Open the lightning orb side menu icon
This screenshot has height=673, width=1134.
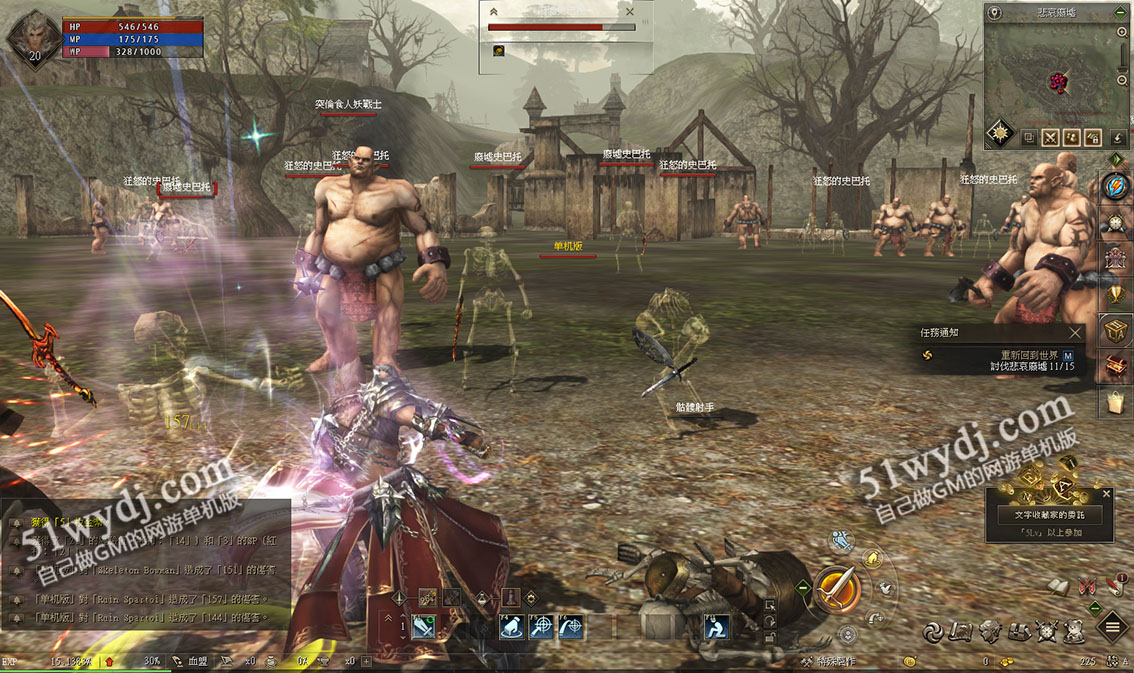tap(1115, 187)
